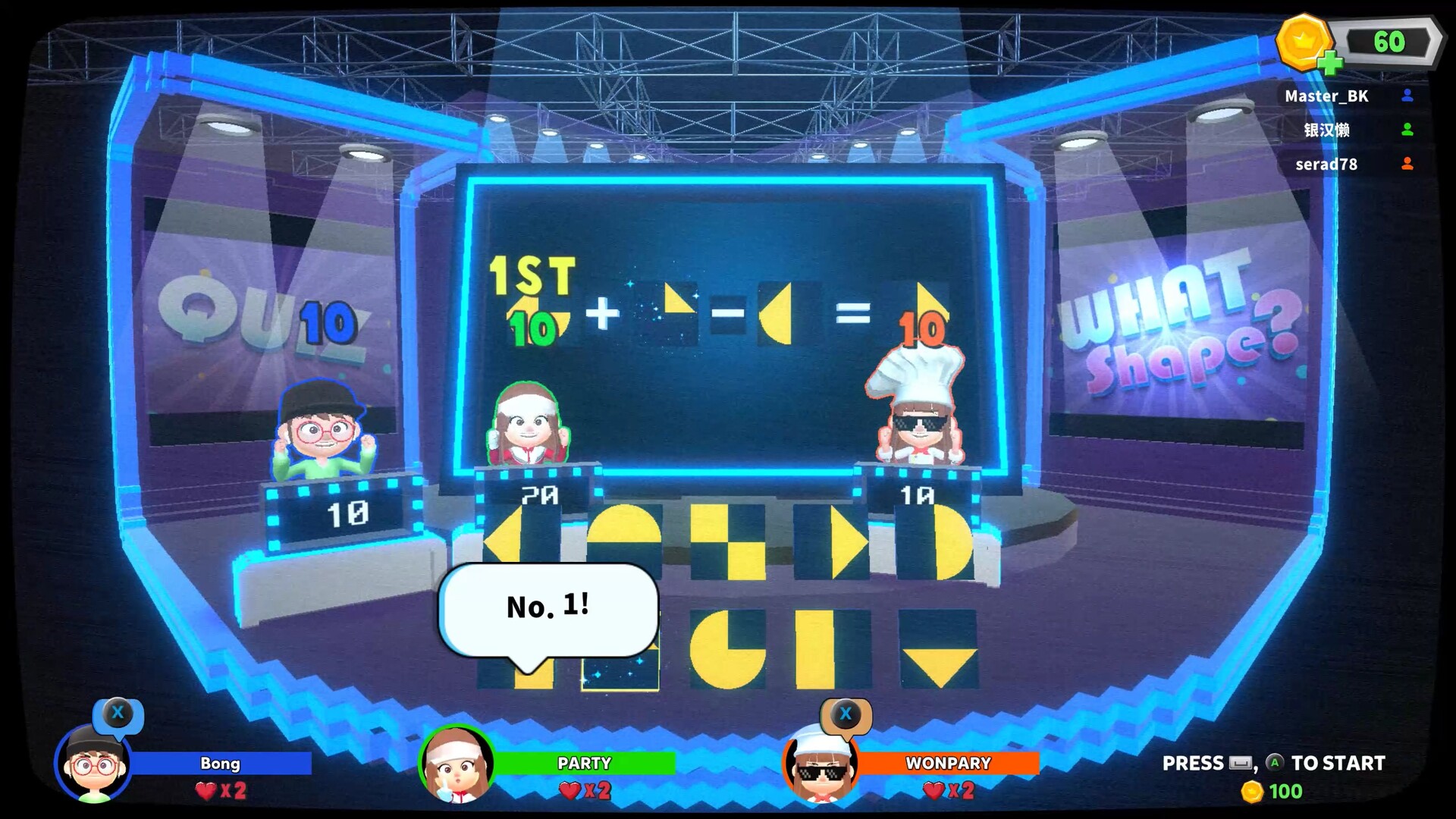The width and height of the screenshot is (1456, 819).
Task: Click Bong's blue name bar
Action: pos(220,764)
